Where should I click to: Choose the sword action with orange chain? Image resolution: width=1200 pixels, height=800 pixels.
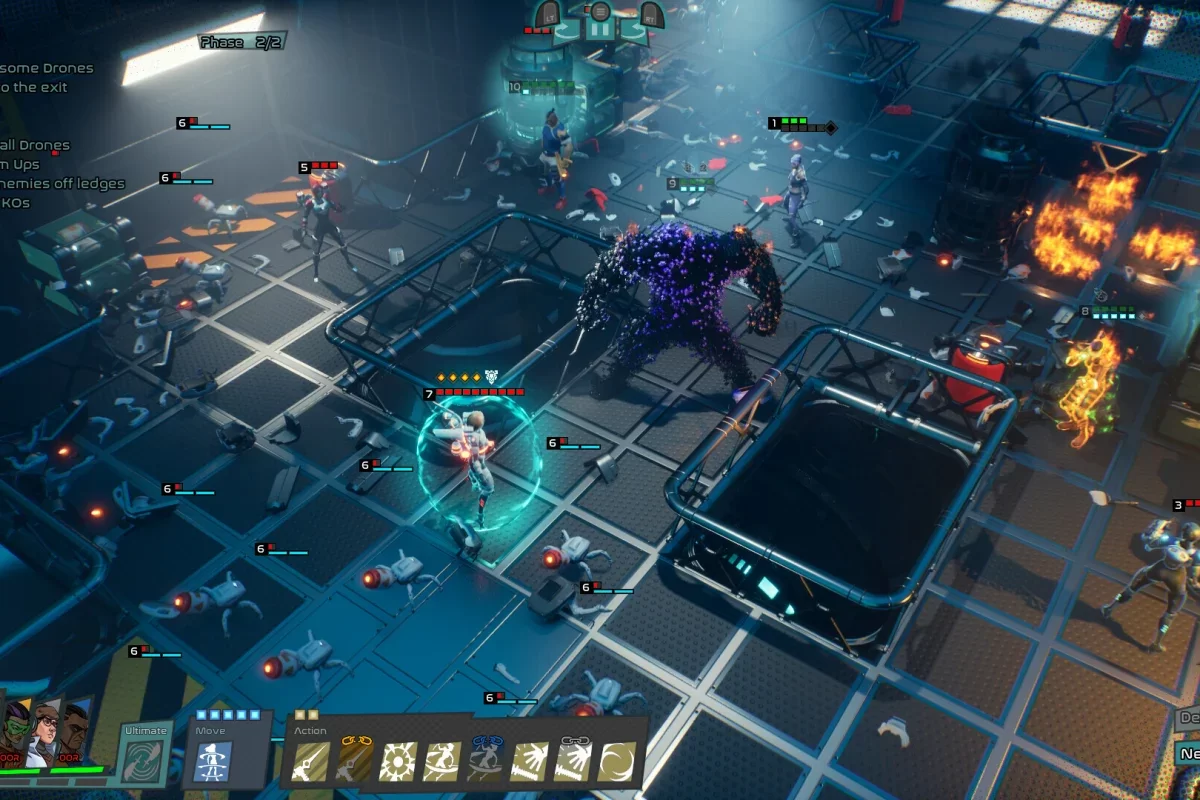355,762
